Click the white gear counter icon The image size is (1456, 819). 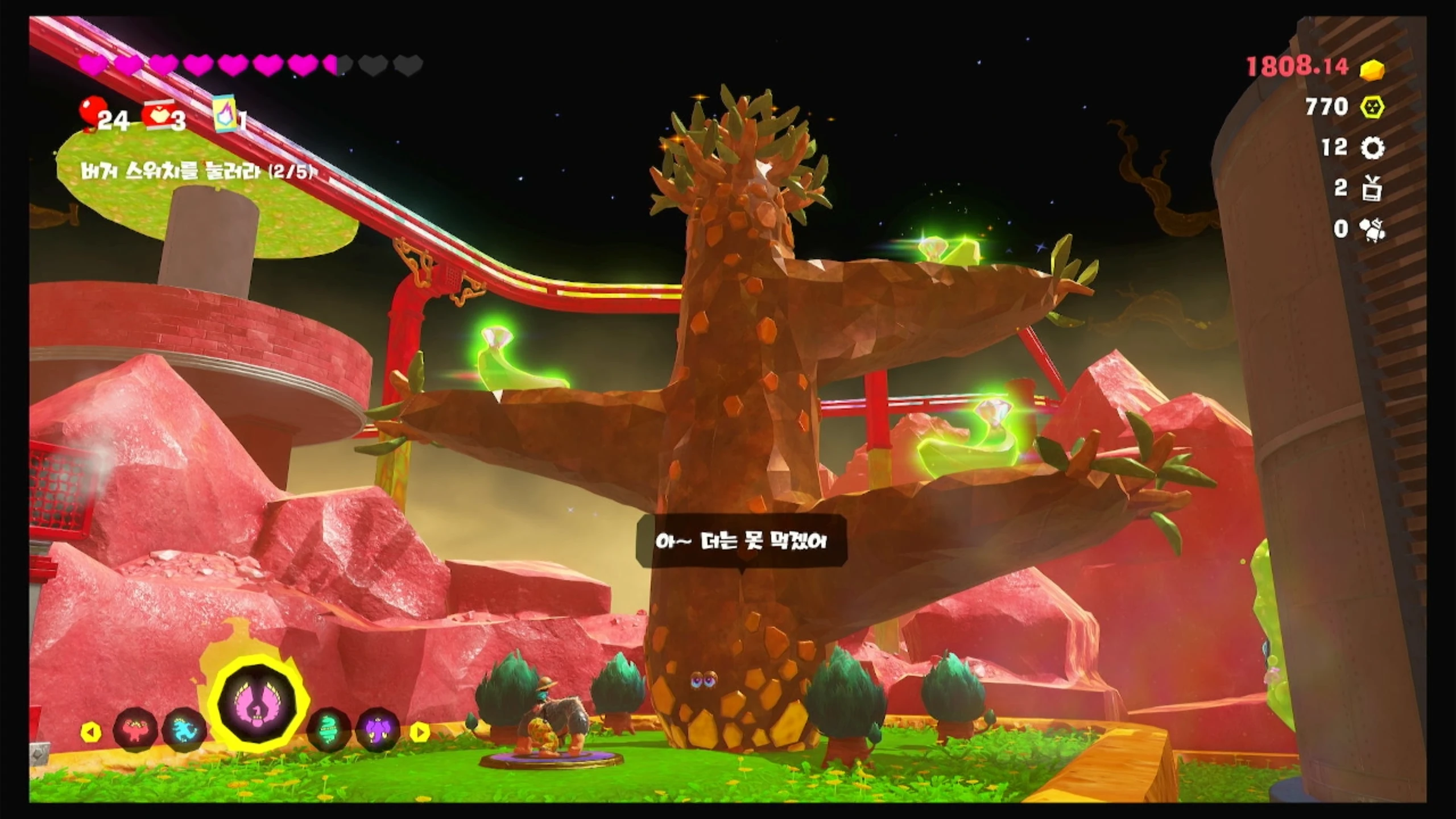coord(1372,148)
